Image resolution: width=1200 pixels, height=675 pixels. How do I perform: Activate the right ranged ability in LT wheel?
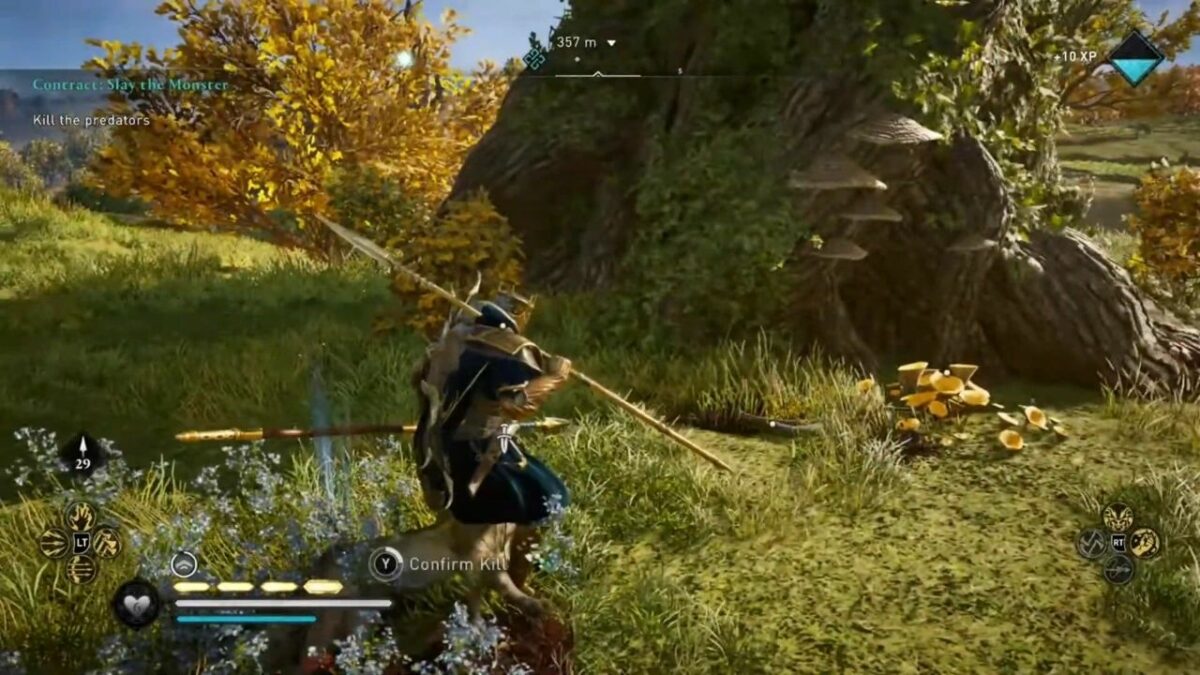pos(107,543)
